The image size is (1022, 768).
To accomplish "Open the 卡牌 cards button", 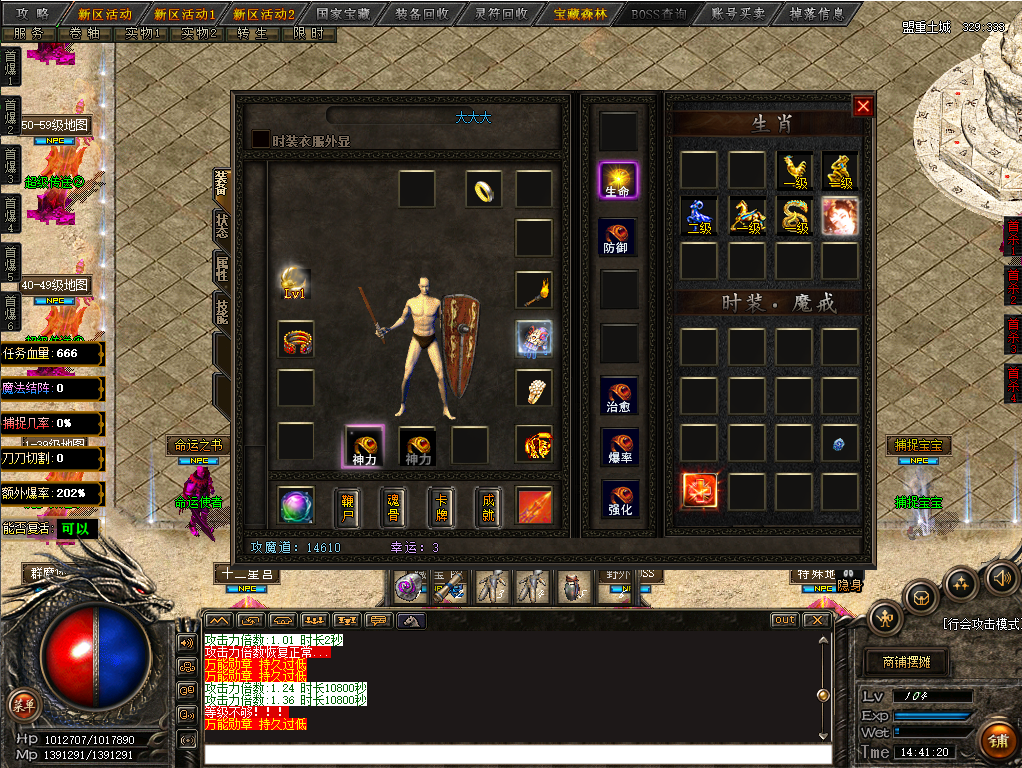I will click(x=441, y=507).
